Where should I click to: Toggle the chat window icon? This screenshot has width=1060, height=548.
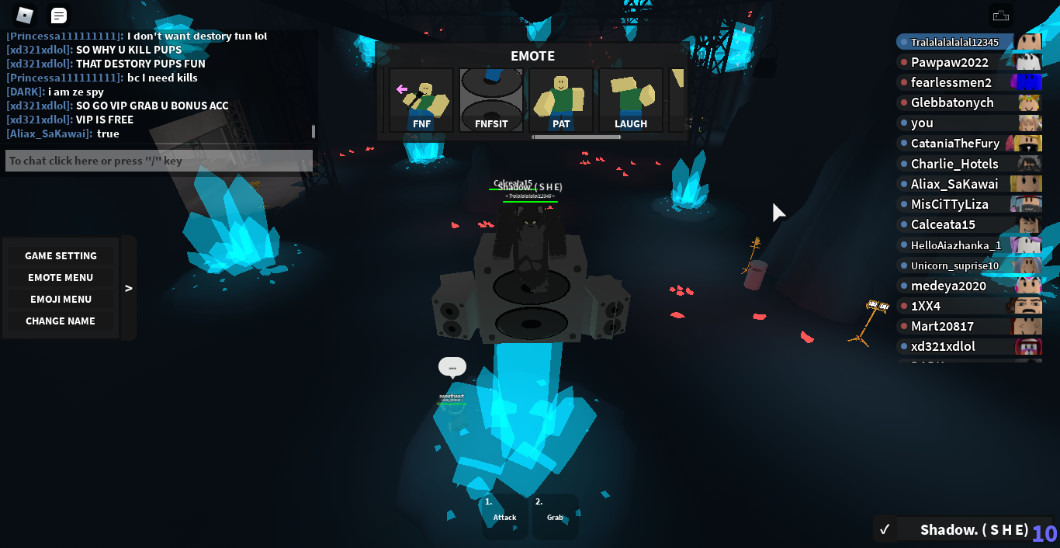[59, 15]
